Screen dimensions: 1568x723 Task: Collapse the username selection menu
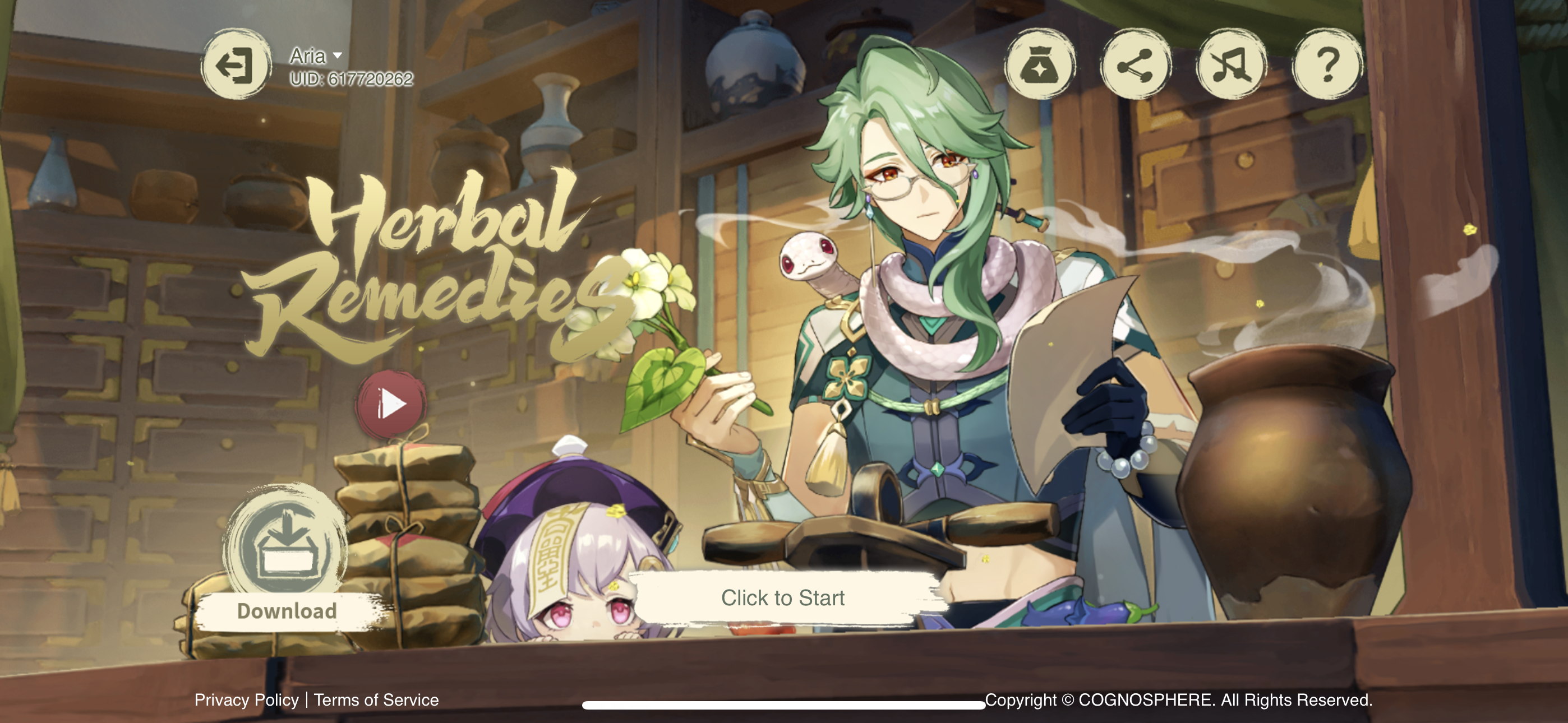coord(336,57)
